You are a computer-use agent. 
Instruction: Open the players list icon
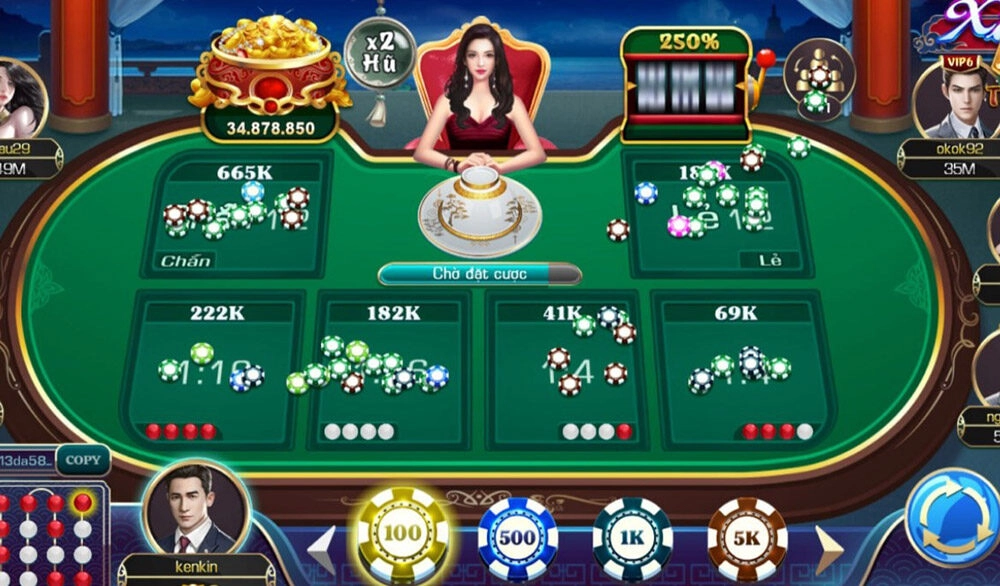tap(817, 73)
